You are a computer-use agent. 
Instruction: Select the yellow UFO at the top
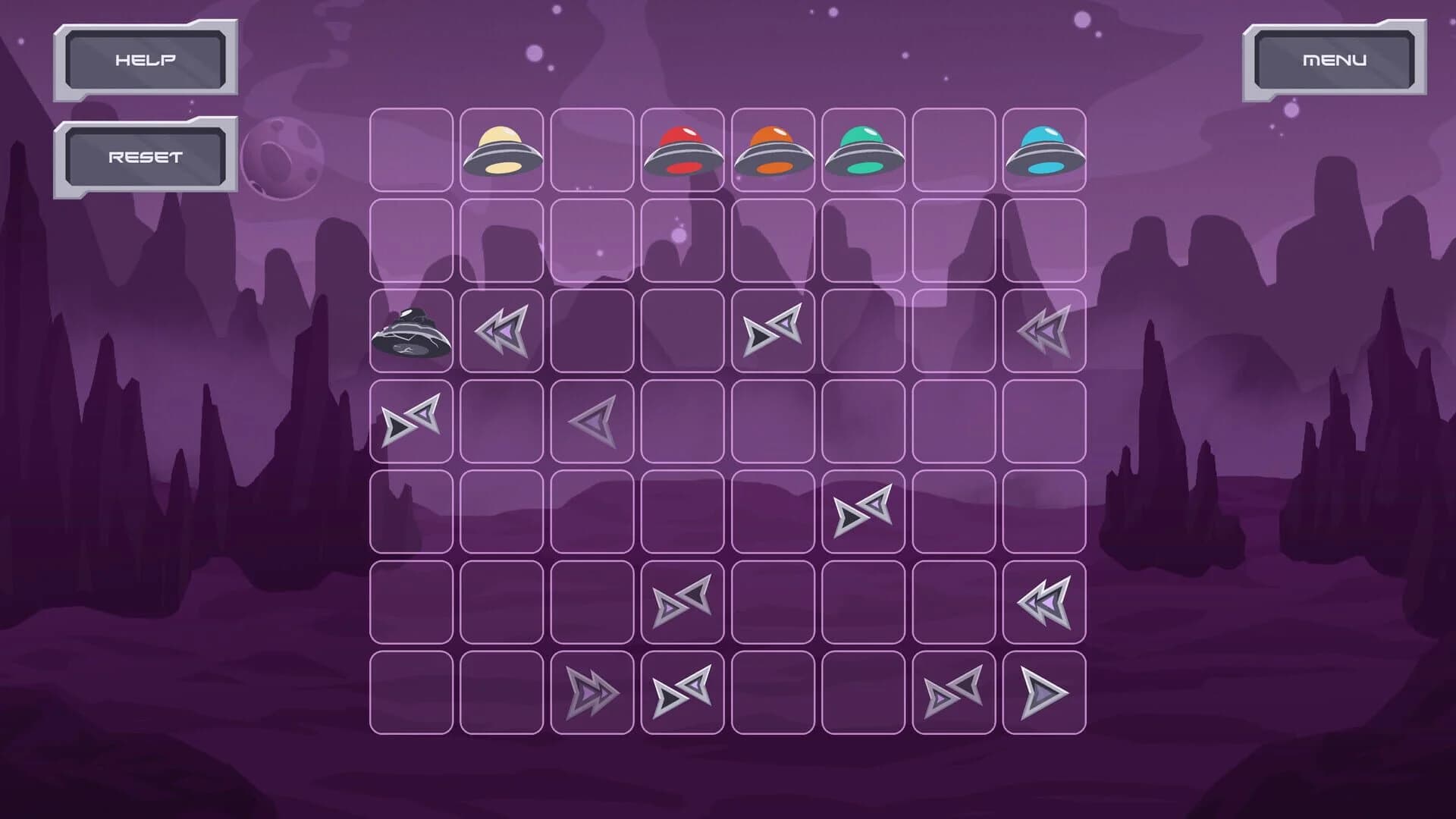(x=502, y=149)
